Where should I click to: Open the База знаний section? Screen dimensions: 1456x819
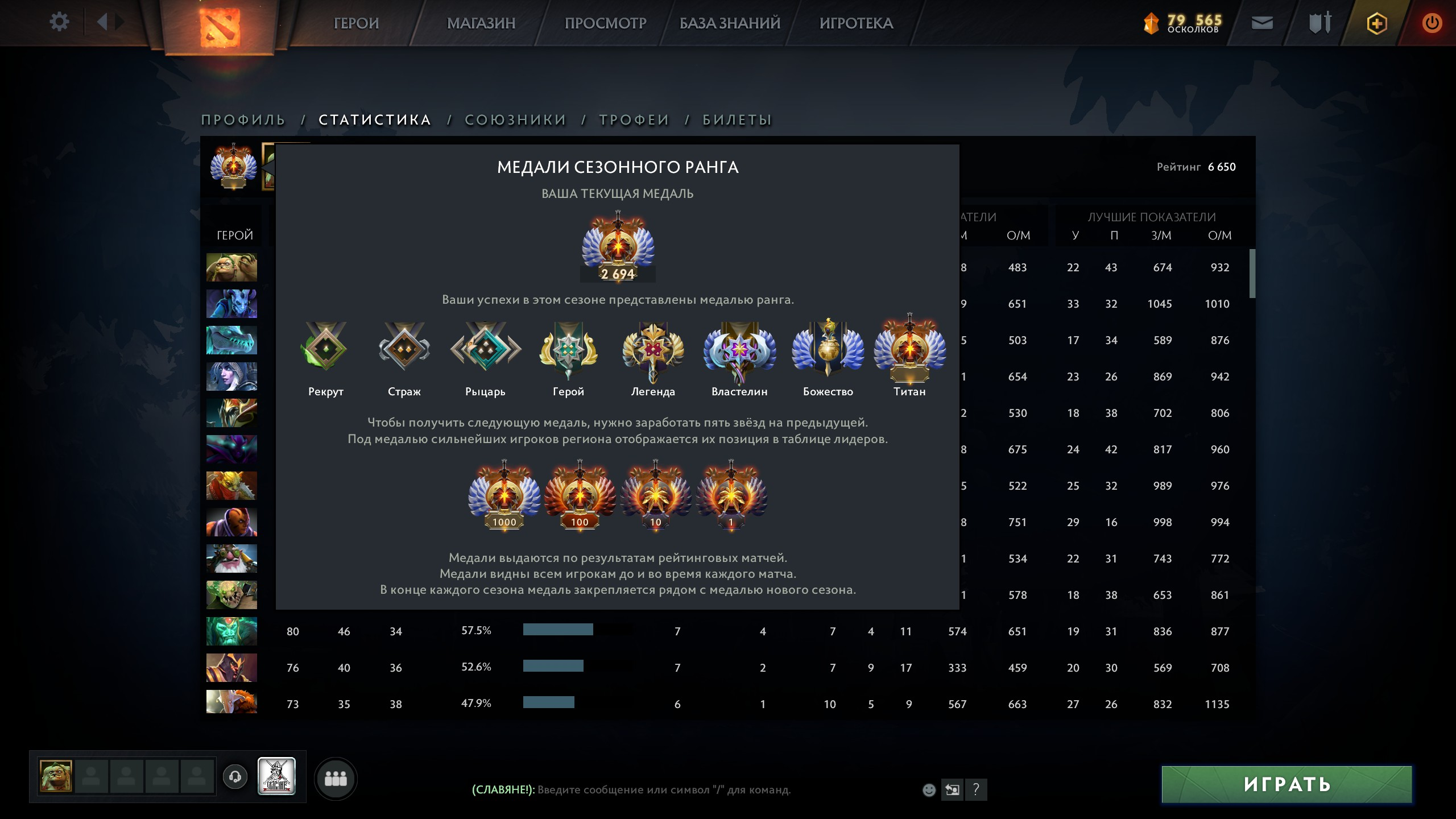coord(730,23)
